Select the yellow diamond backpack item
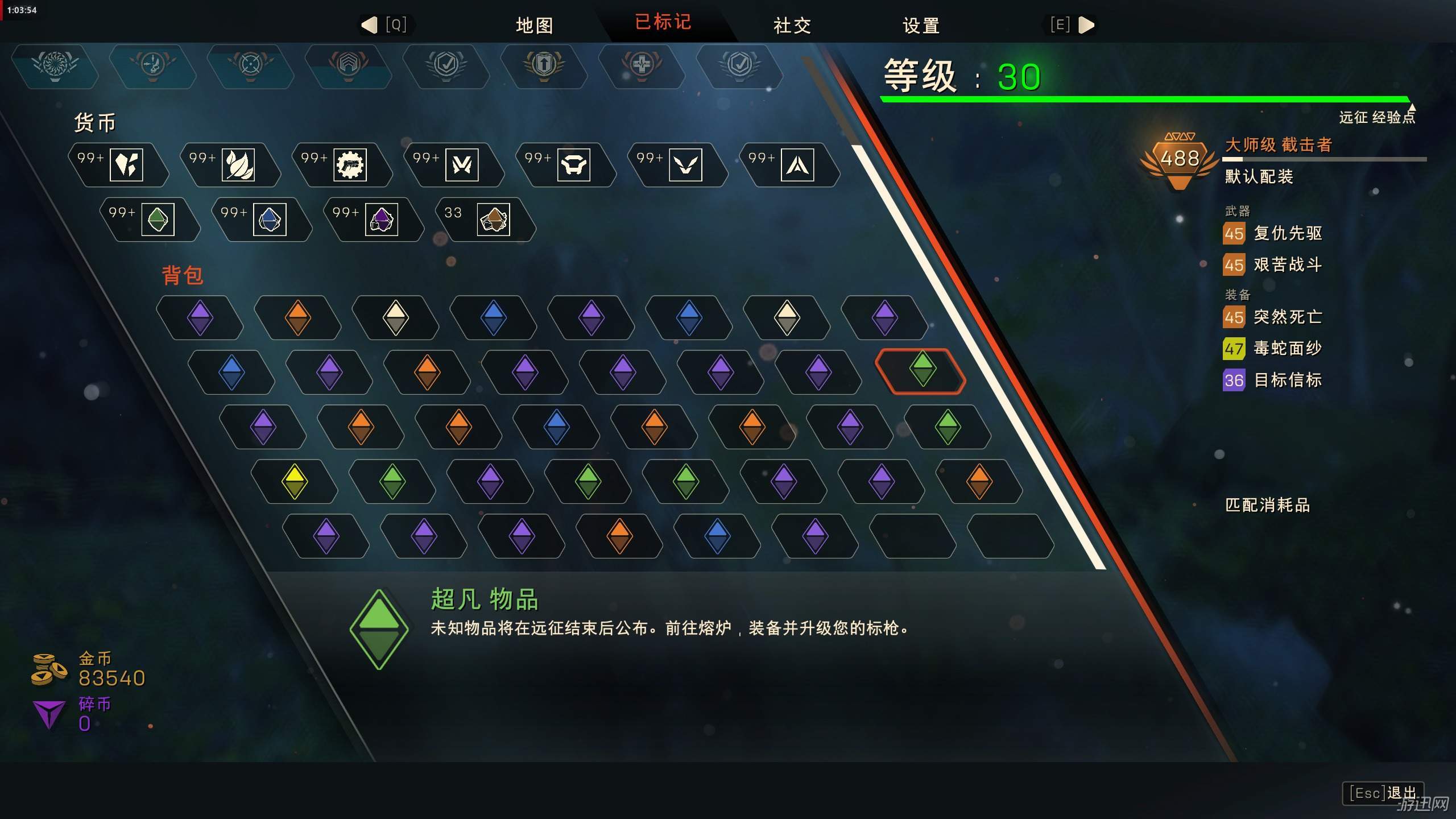The image size is (1456, 819). (295, 481)
